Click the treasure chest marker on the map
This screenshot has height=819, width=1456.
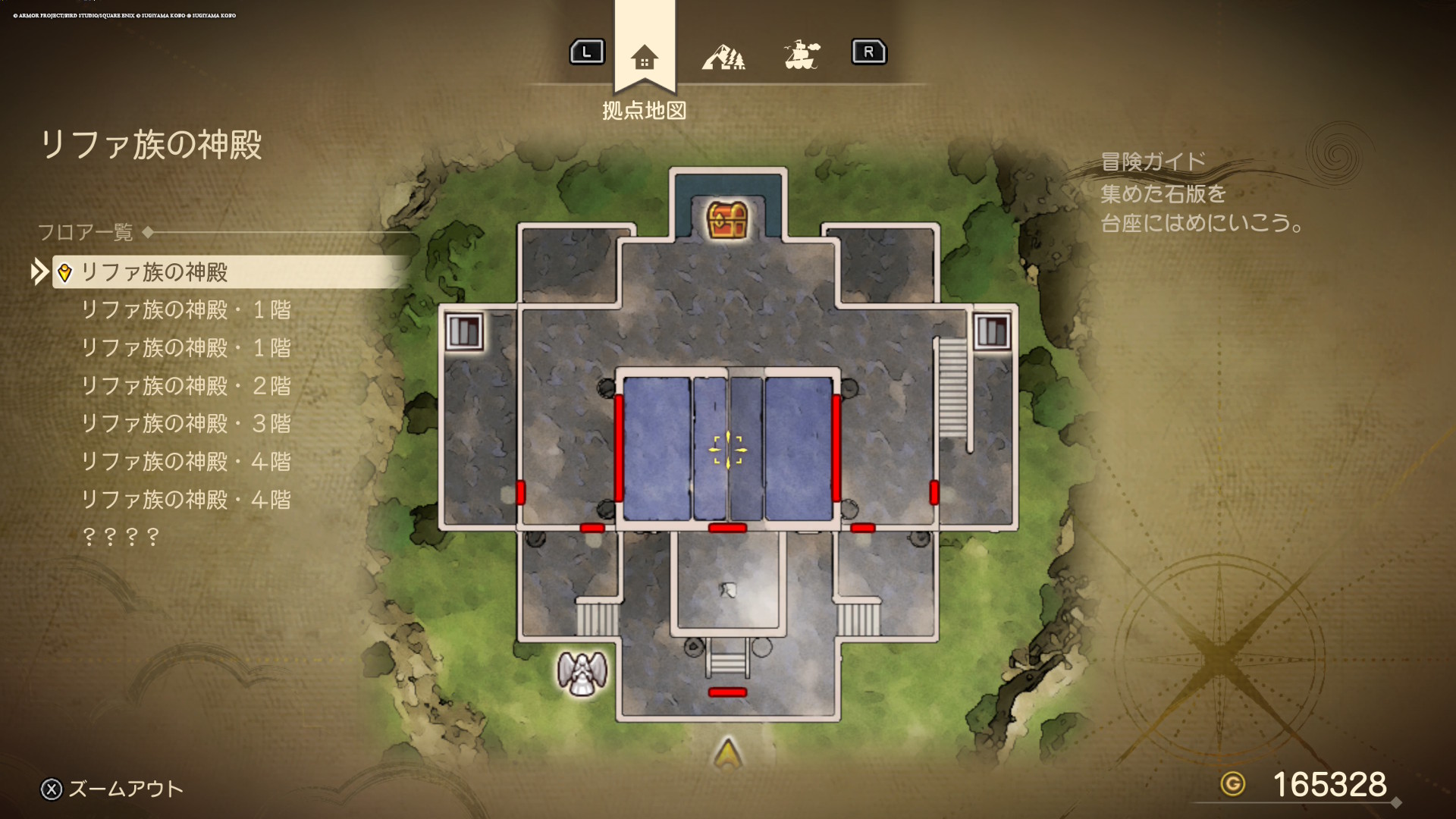click(728, 220)
